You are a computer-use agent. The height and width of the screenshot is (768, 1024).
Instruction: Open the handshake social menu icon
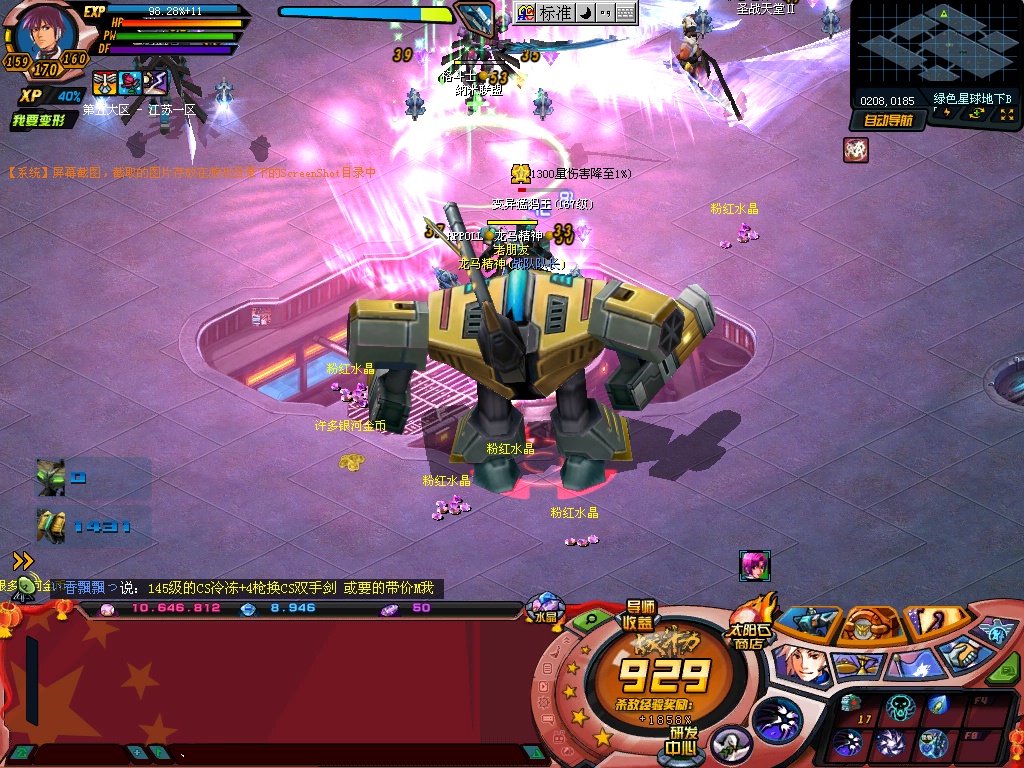(962, 655)
